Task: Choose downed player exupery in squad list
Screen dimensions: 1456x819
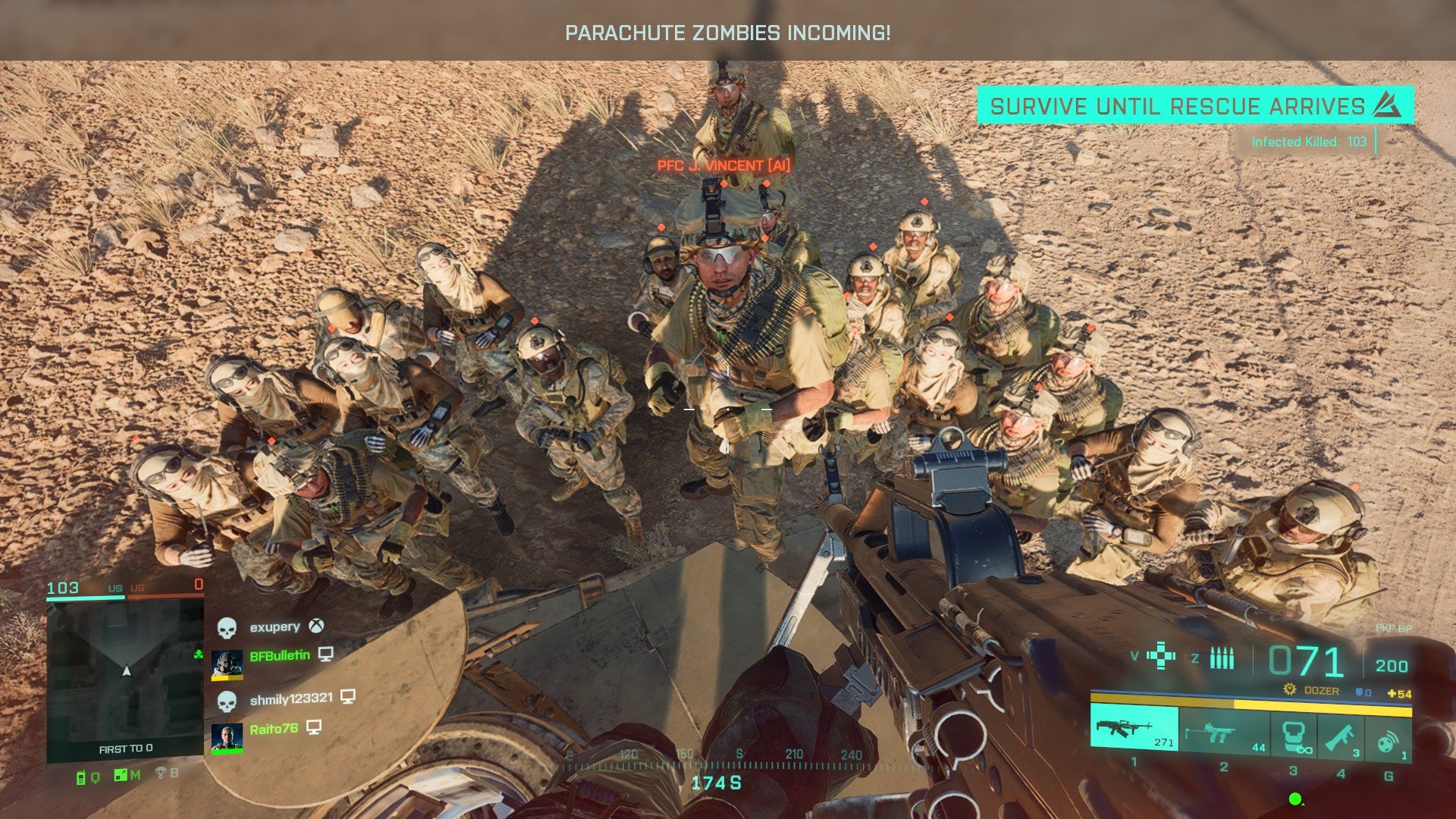Action: (x=275, y=627)
